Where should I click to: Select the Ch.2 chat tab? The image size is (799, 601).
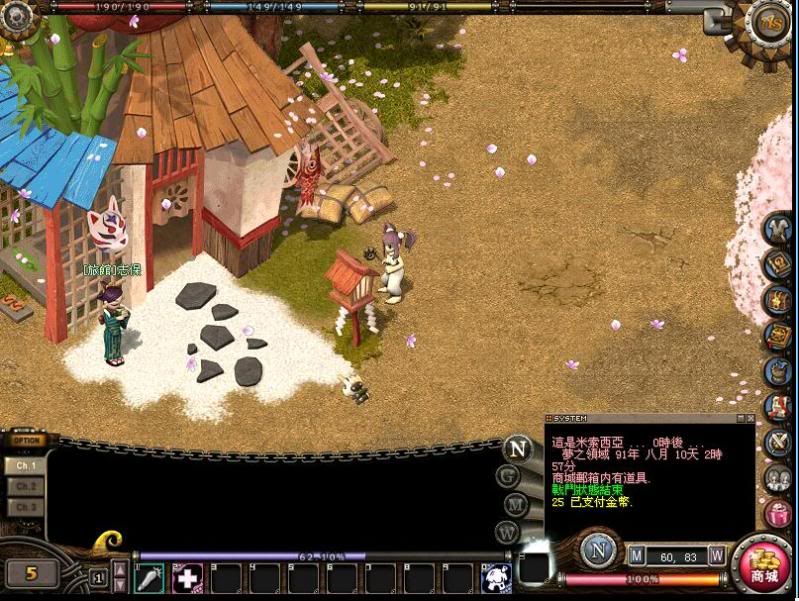26,486
